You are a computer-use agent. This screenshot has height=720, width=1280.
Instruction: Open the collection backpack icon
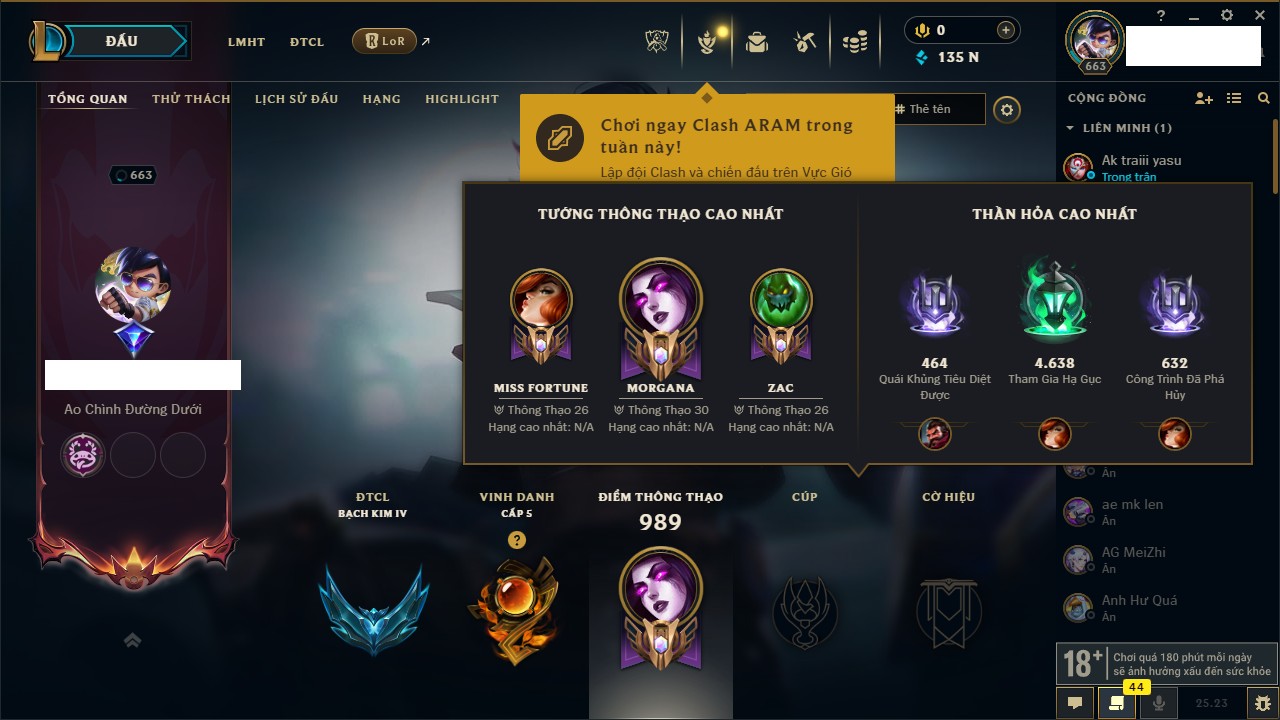pos(757,42)
